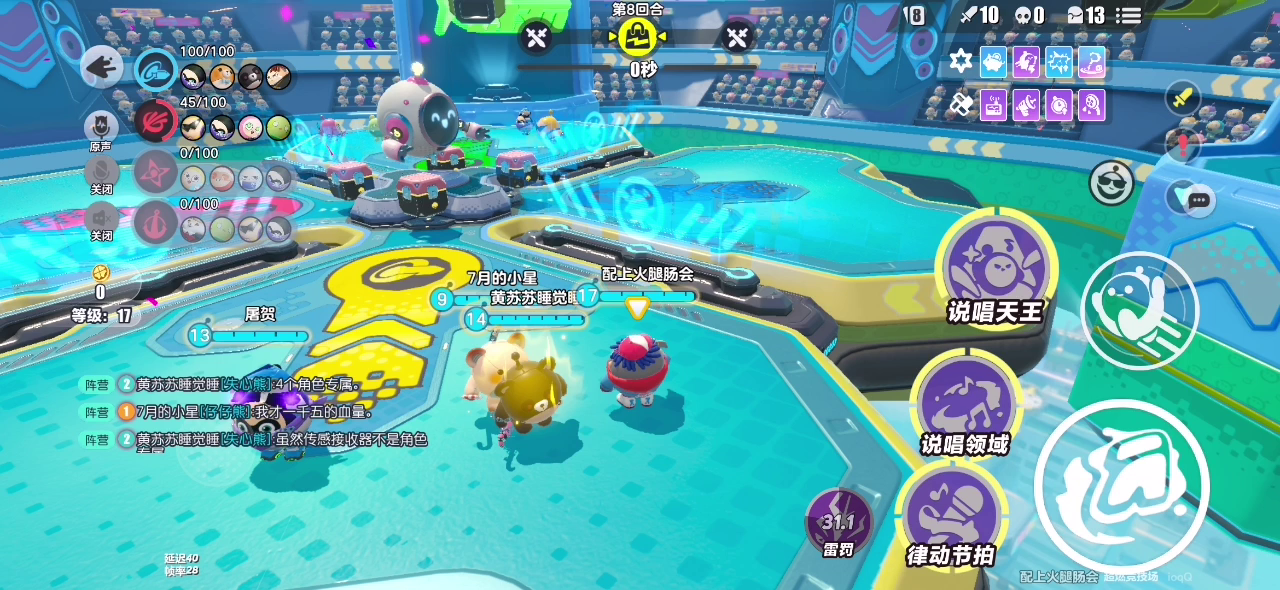Image resolution: width=1280 pixels, height=590 pixels.
Task: Tap the black back arrow button
Action: tap(101, 67)
